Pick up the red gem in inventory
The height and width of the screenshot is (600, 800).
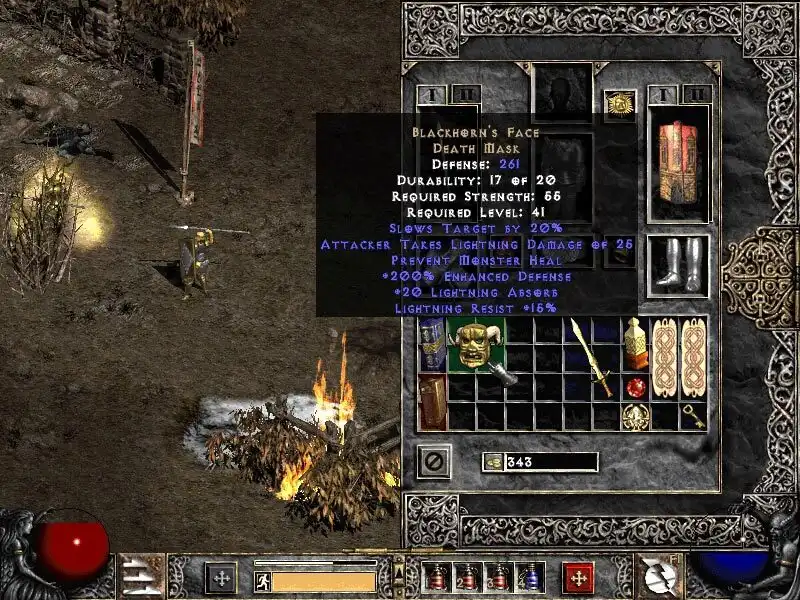634,387
